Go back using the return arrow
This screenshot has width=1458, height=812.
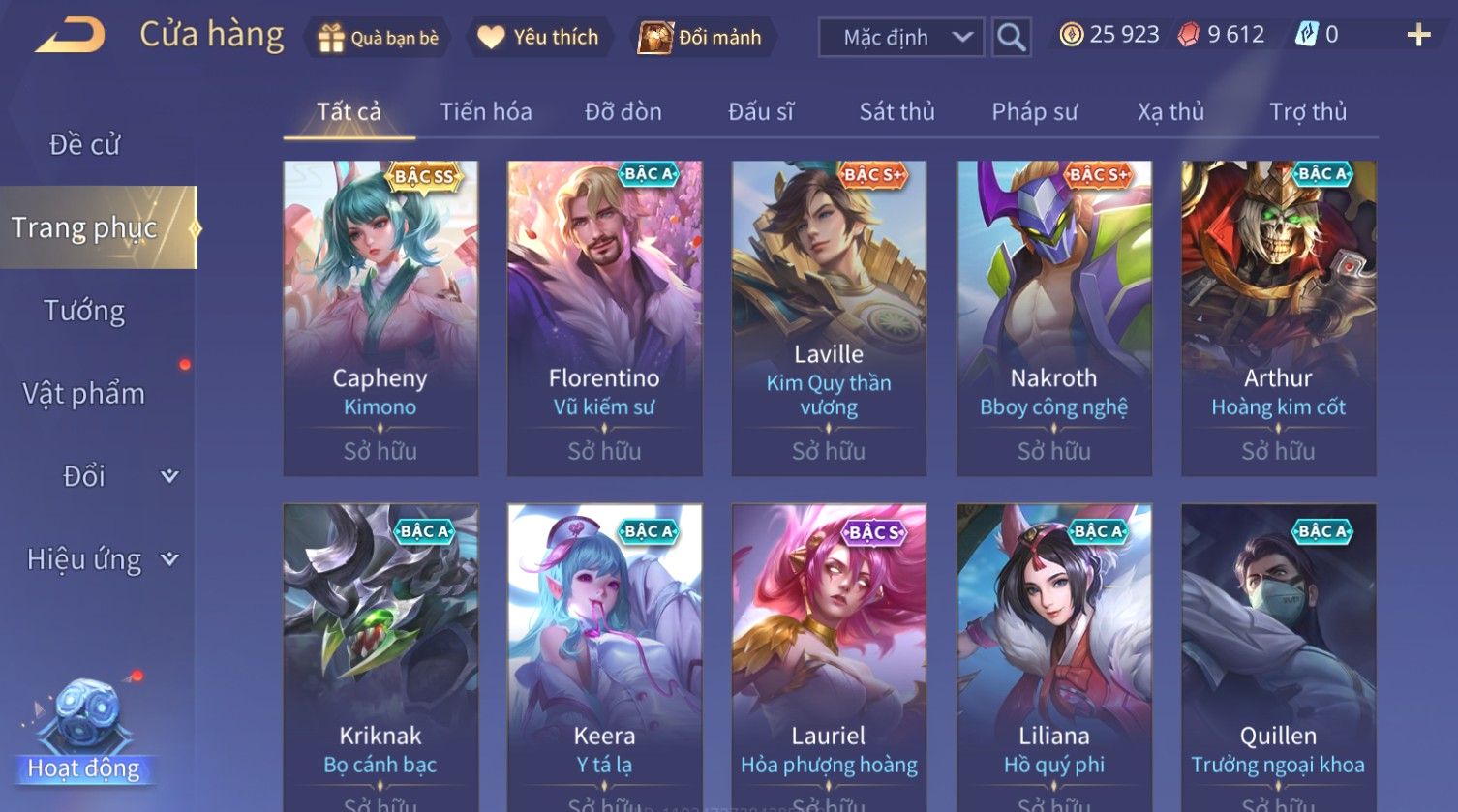pyautogui.click(x=71, y=37)
